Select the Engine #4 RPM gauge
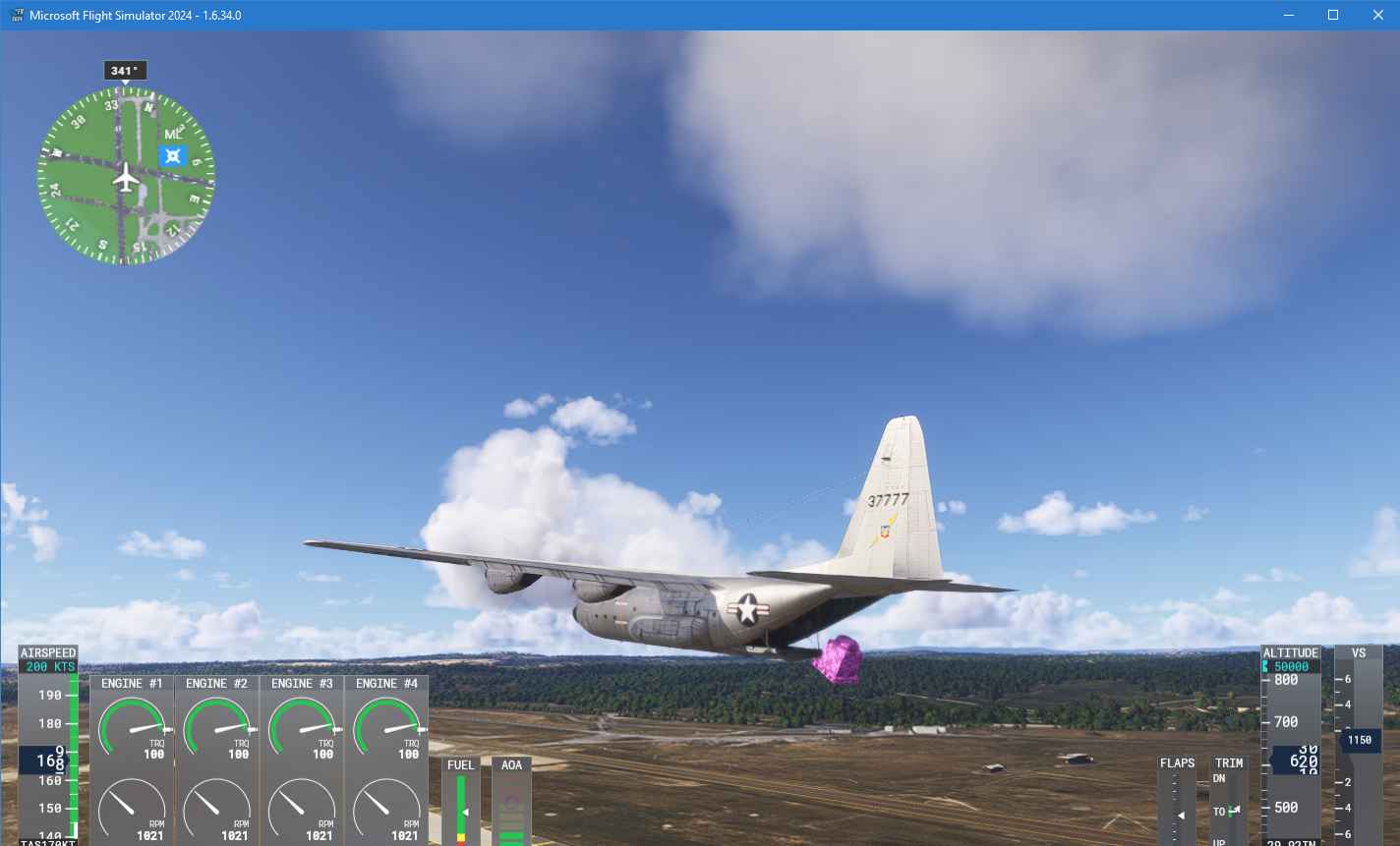 [386, 811]
